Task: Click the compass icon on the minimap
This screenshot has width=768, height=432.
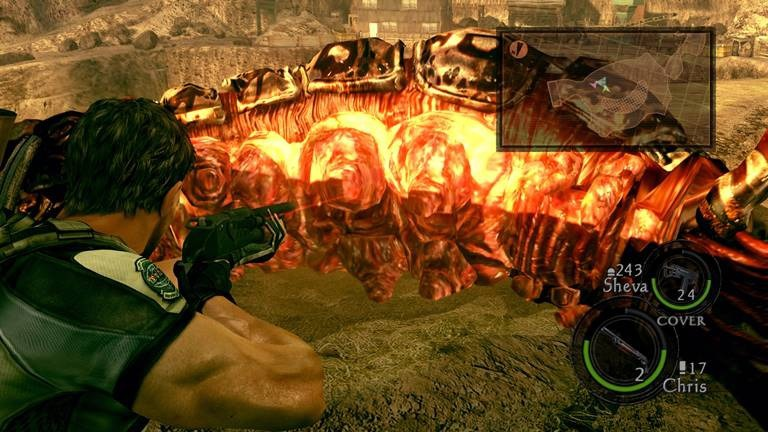Action: 518,48
